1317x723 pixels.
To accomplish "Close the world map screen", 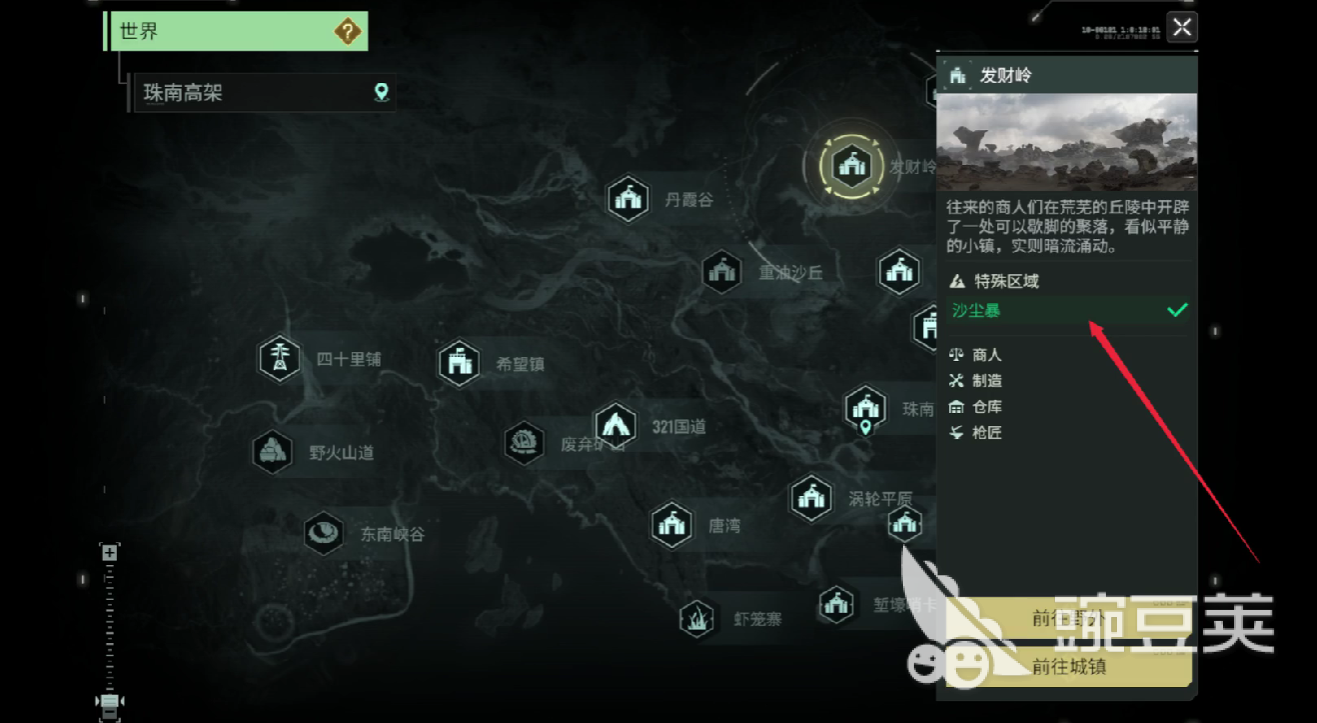I will [1182, 27].
